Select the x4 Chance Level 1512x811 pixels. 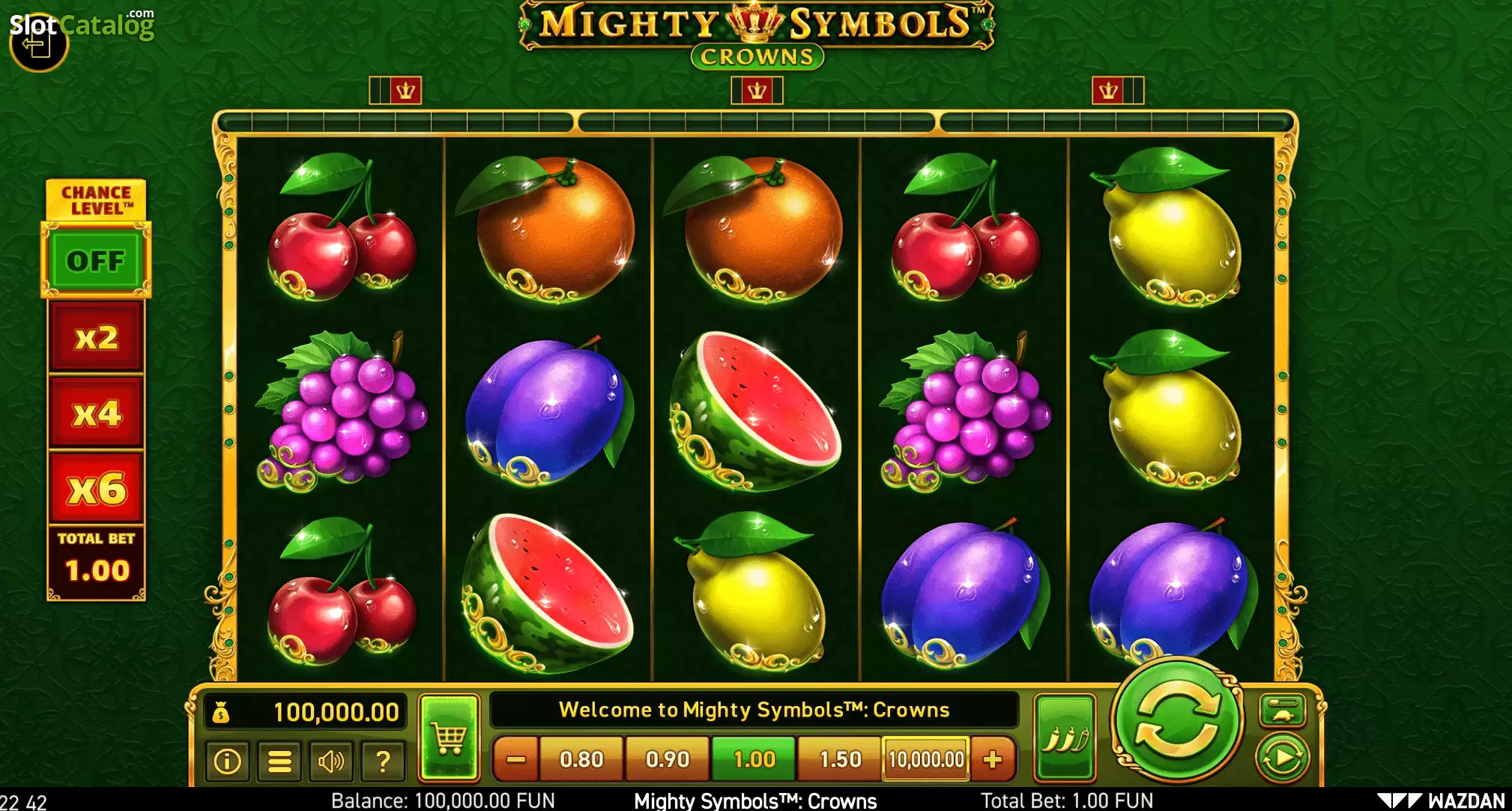point(96,413)
